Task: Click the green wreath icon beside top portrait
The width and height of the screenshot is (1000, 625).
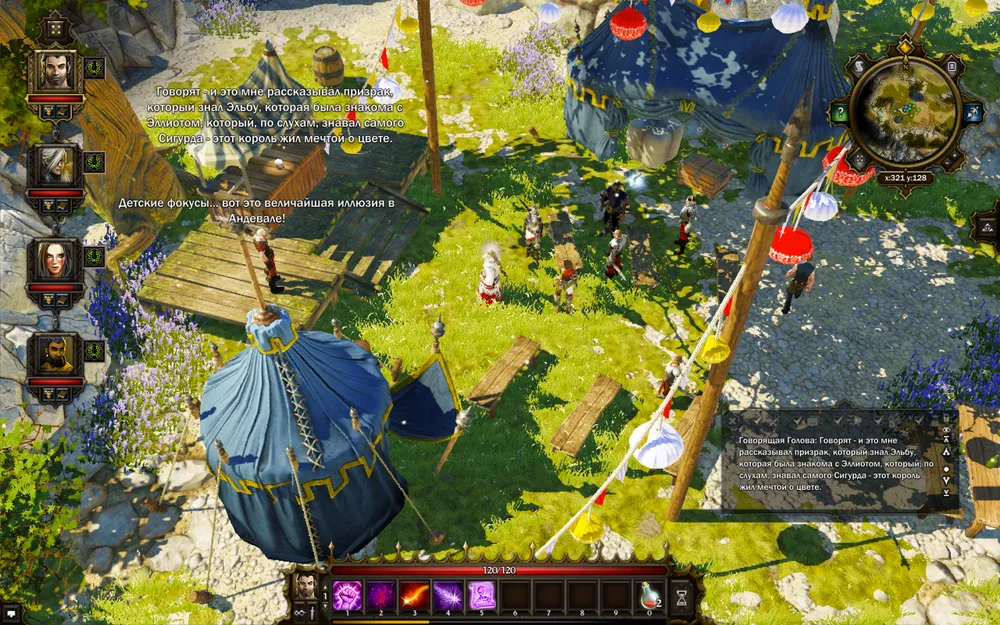Action: click(x=95, y=68)
